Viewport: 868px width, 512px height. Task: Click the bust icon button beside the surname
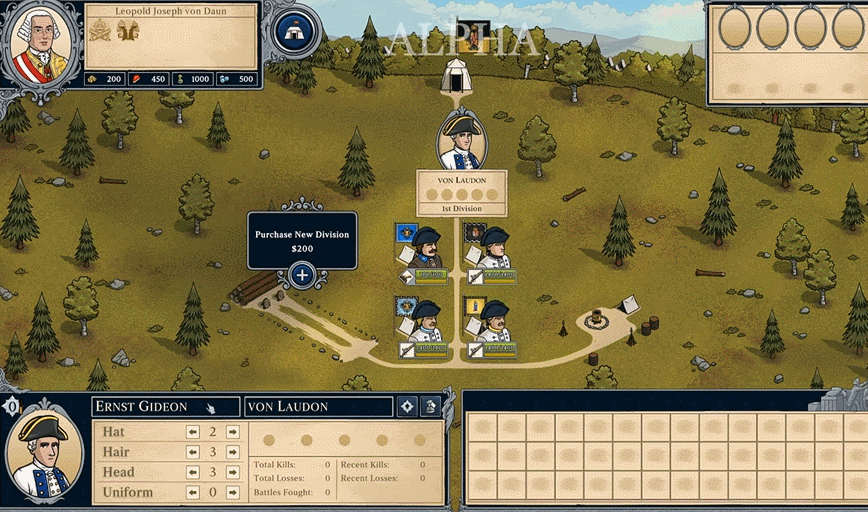click(x=430, y=406)
